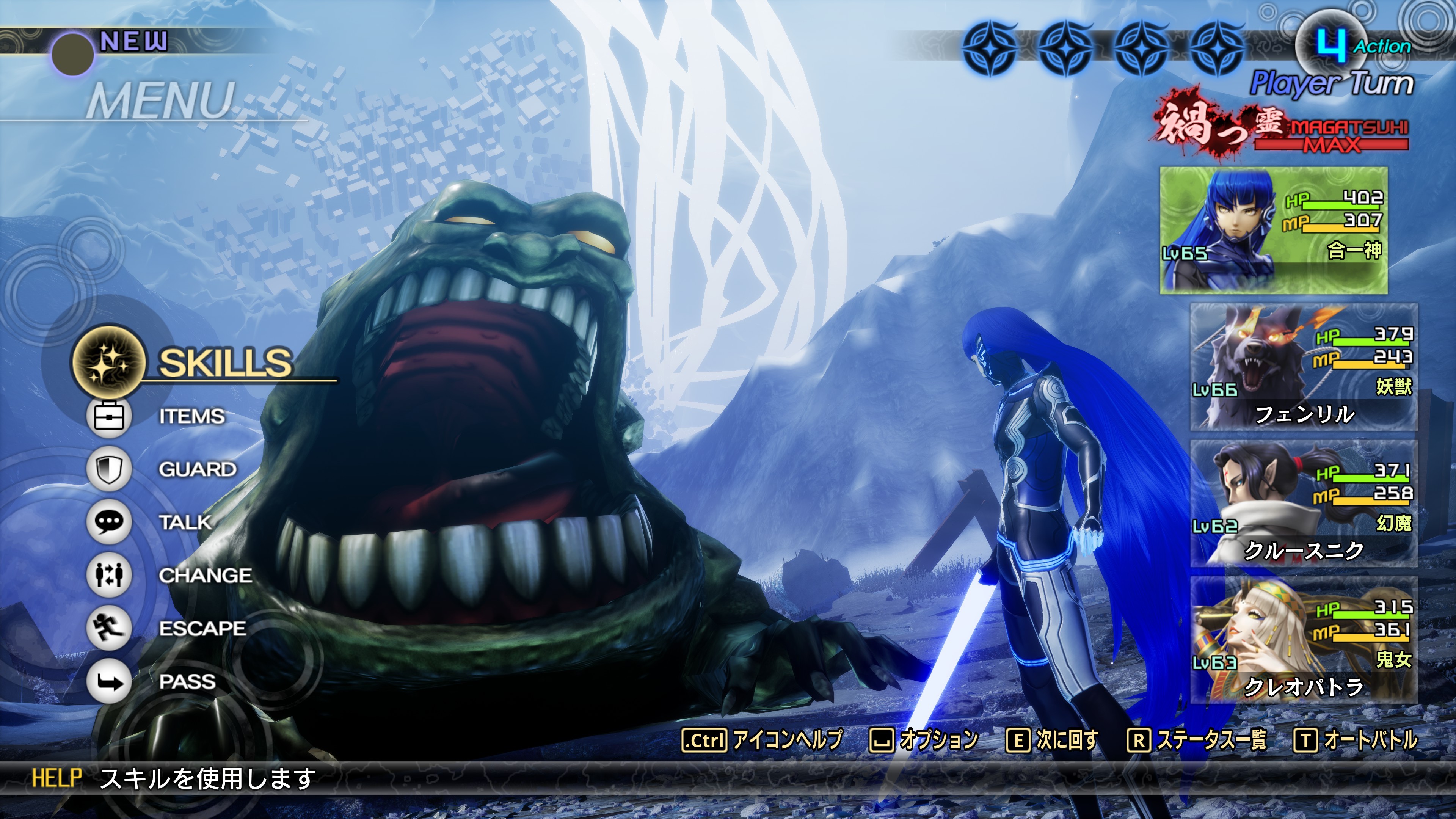Screen dimensions: 1456x819
Task: Open the ITEMS menu
Action: tap(191, 417)
